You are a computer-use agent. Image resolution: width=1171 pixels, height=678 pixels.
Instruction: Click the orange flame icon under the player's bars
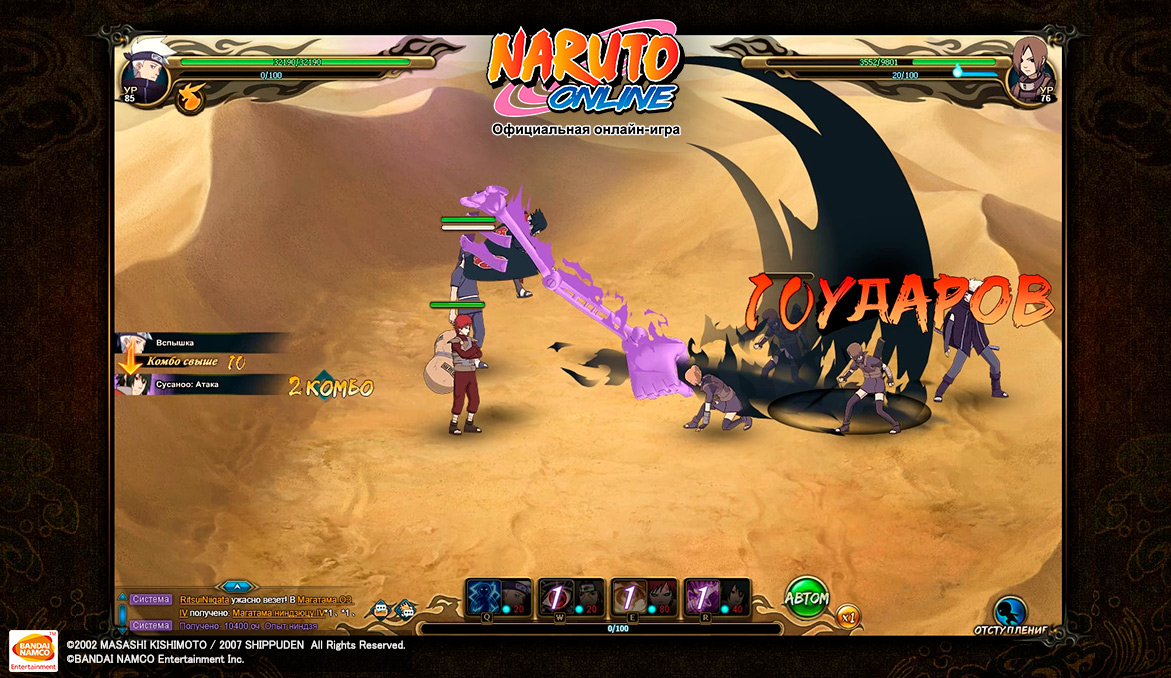pos(189,97)
